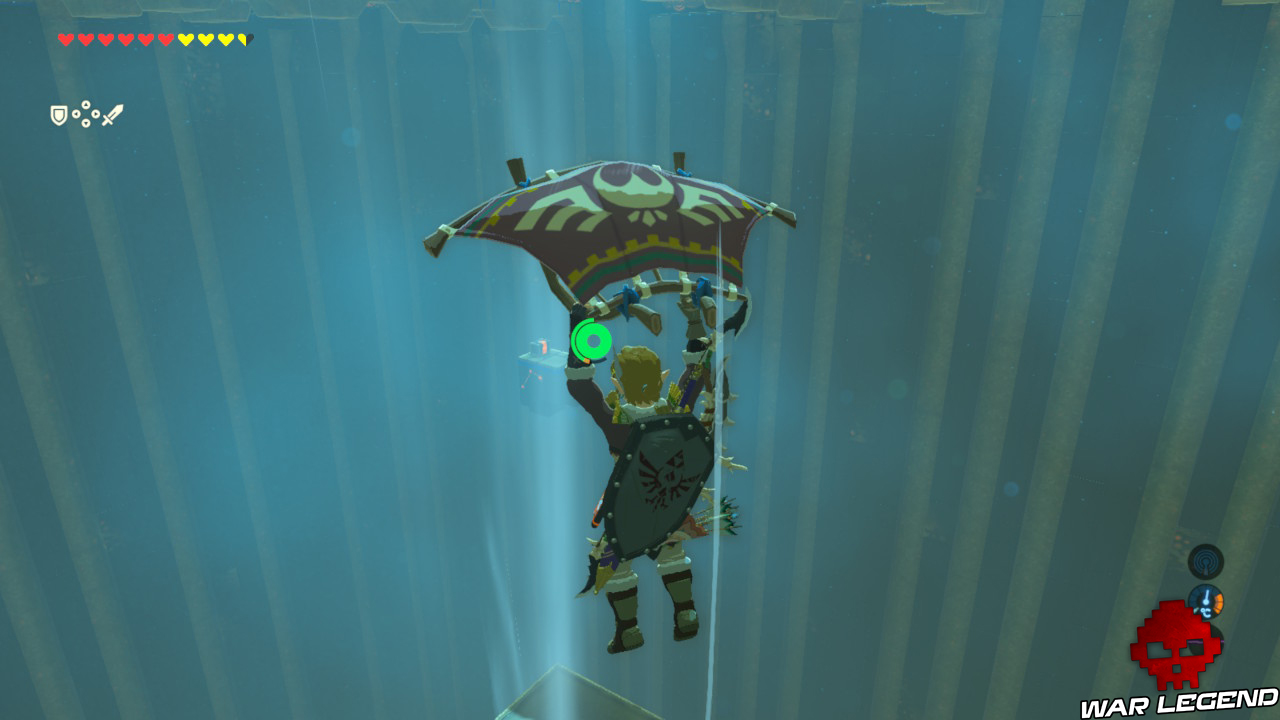Click the orange hot-zone segment of the thermometer
Image resolution: width=1280 pixels, height=720 pixels.
[x=1219, y=603]
